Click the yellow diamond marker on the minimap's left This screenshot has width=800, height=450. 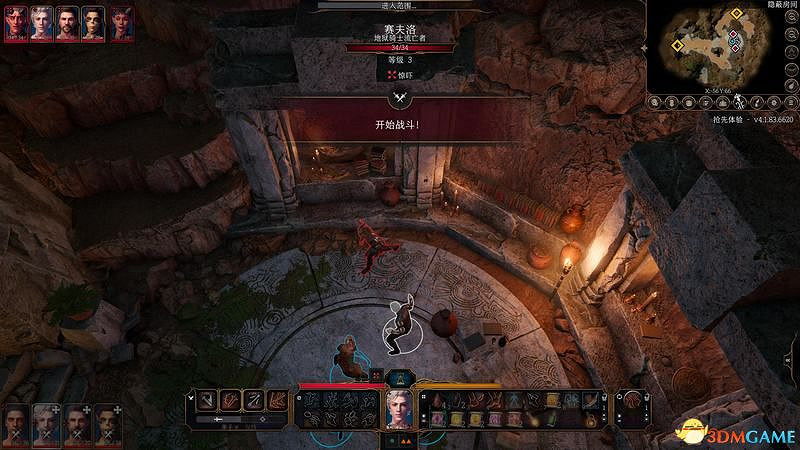click(x=677, y=45)
